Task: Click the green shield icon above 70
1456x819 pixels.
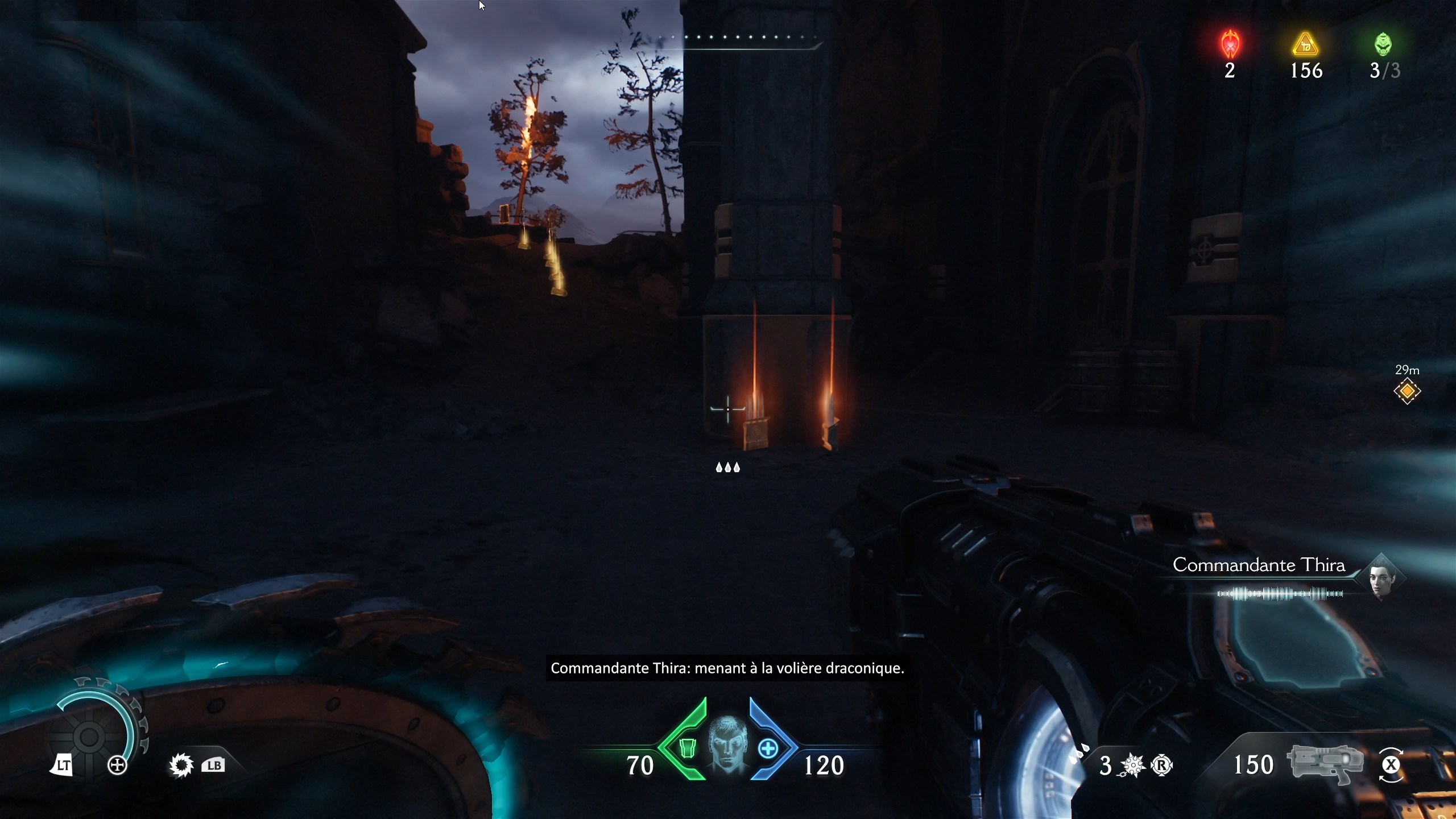Action: 688,748
